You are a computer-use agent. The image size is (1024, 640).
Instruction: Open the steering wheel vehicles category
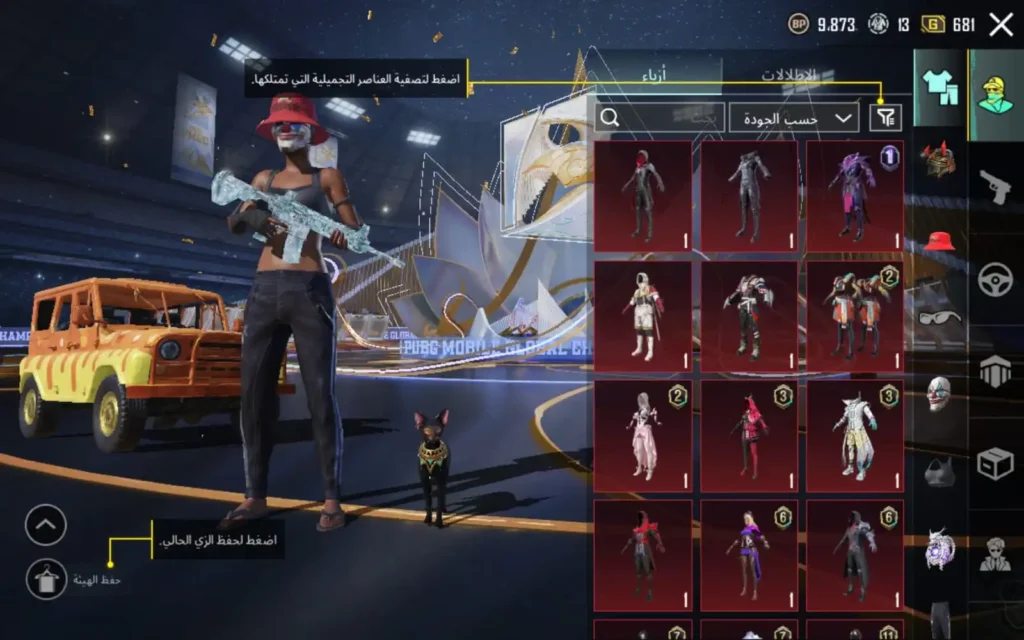tap(995, 279)
